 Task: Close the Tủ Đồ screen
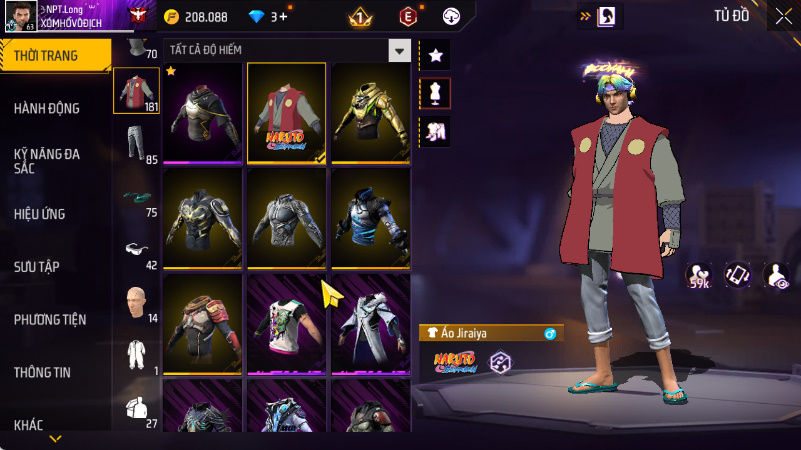(783, 15)
